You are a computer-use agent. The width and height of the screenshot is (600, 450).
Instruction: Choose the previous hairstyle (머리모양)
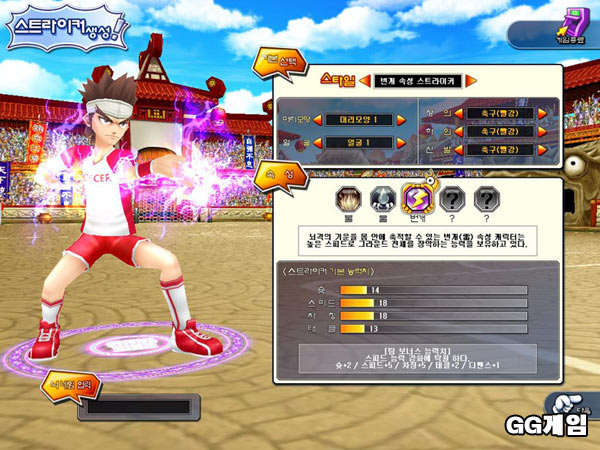click(318, 120)
